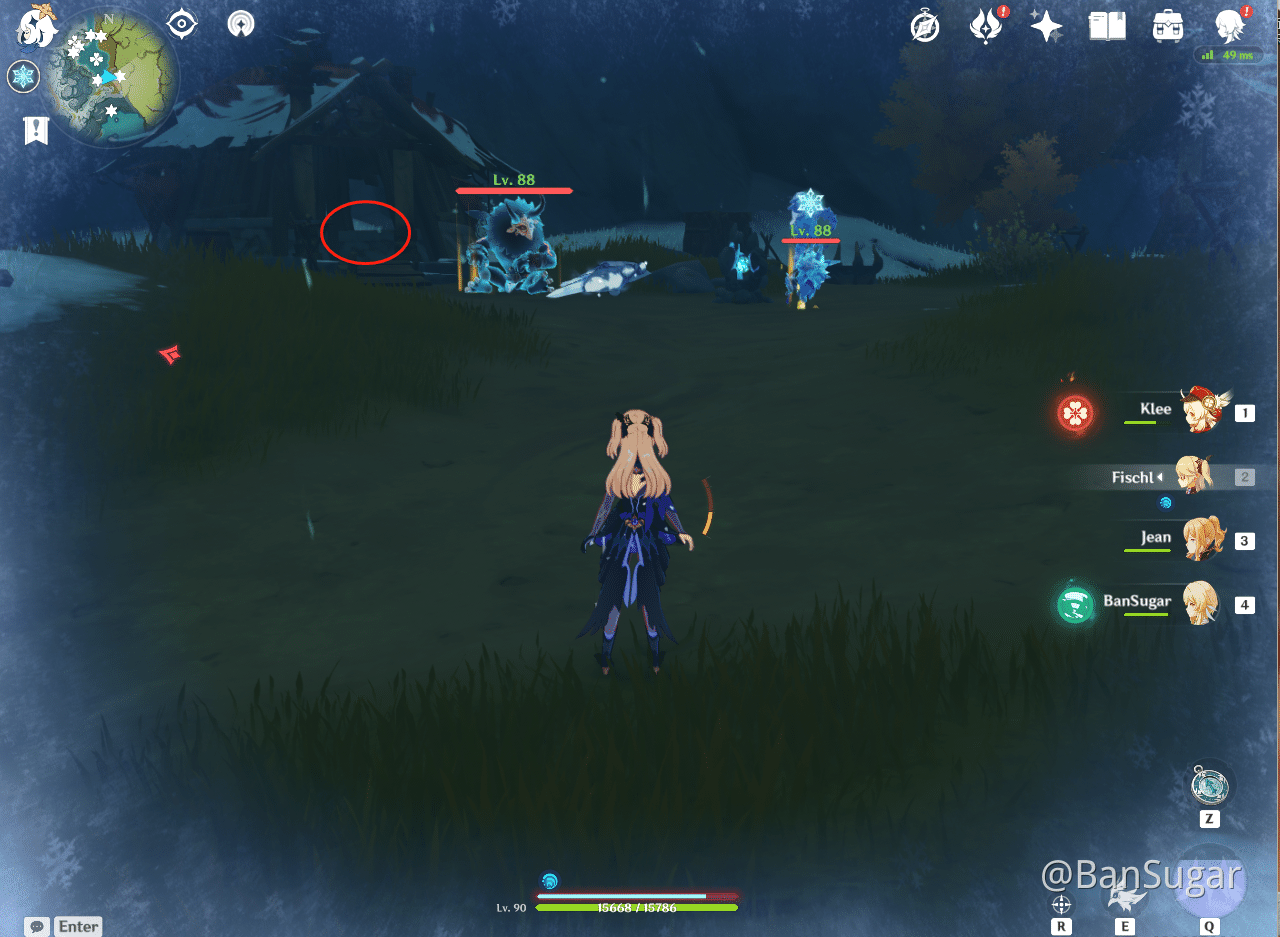Open the Inventory backpack icon
This screenshot has width=1280, height=937.
tap(1167, 26)
